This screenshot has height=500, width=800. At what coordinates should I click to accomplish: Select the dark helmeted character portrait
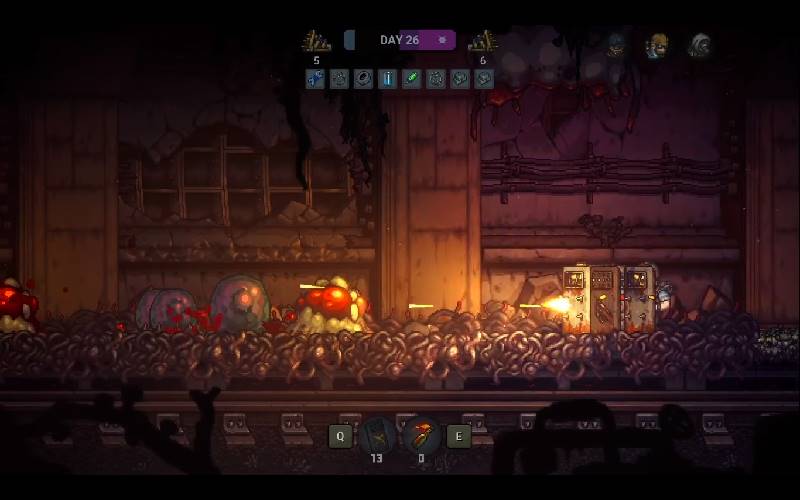(x=616, y=45)
